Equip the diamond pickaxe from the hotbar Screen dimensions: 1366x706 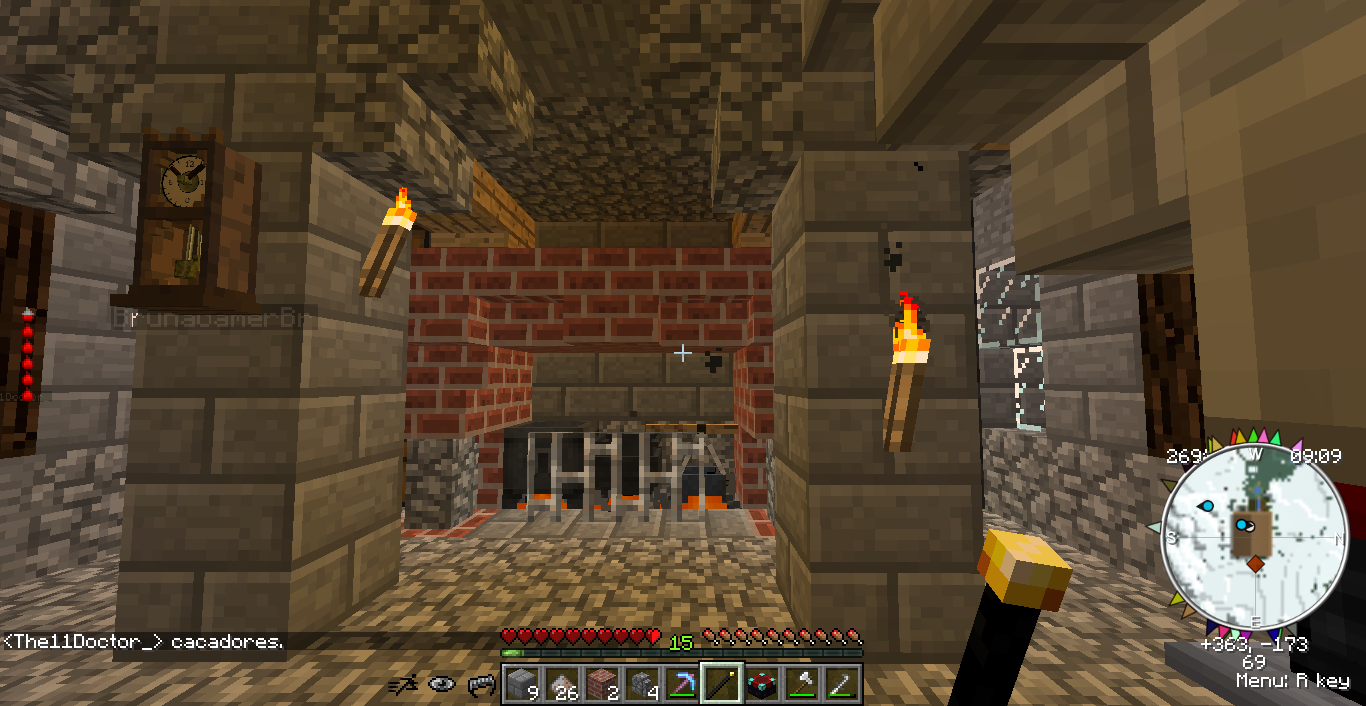click(681, 684)
